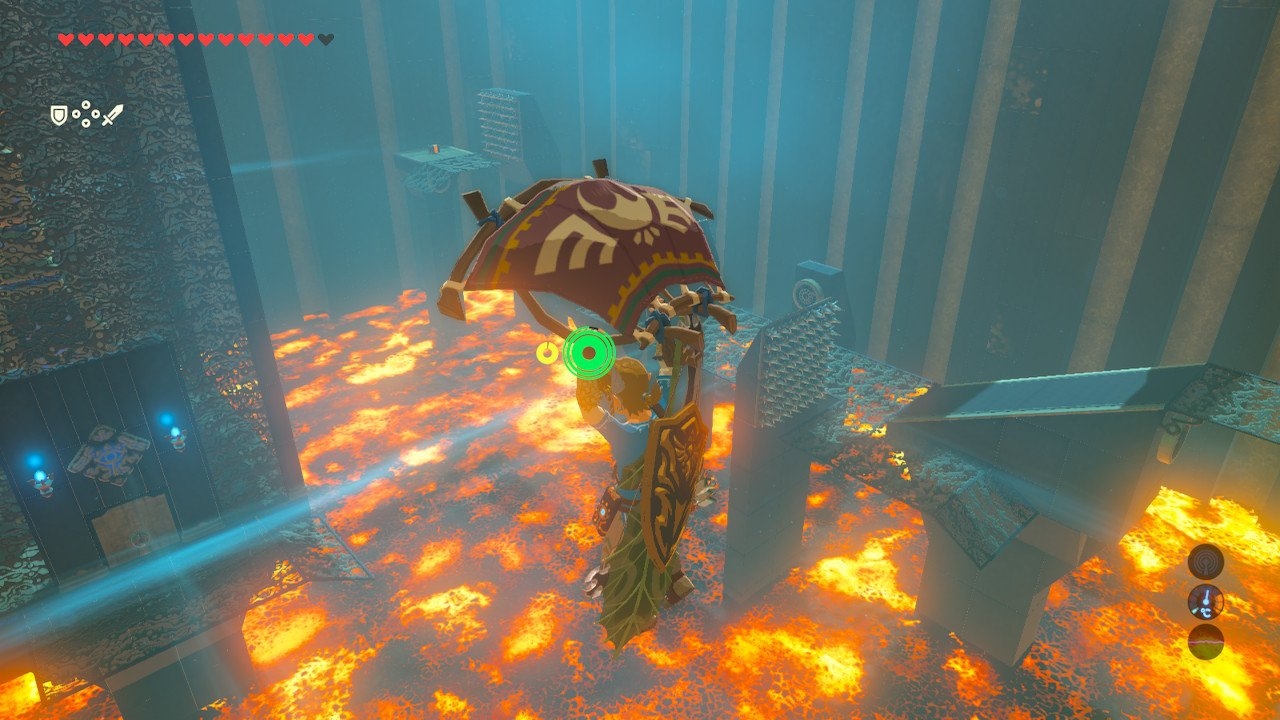Choose the sword weapon quick-equip icon
This screenshot has height=720, width=1280.
112,115
